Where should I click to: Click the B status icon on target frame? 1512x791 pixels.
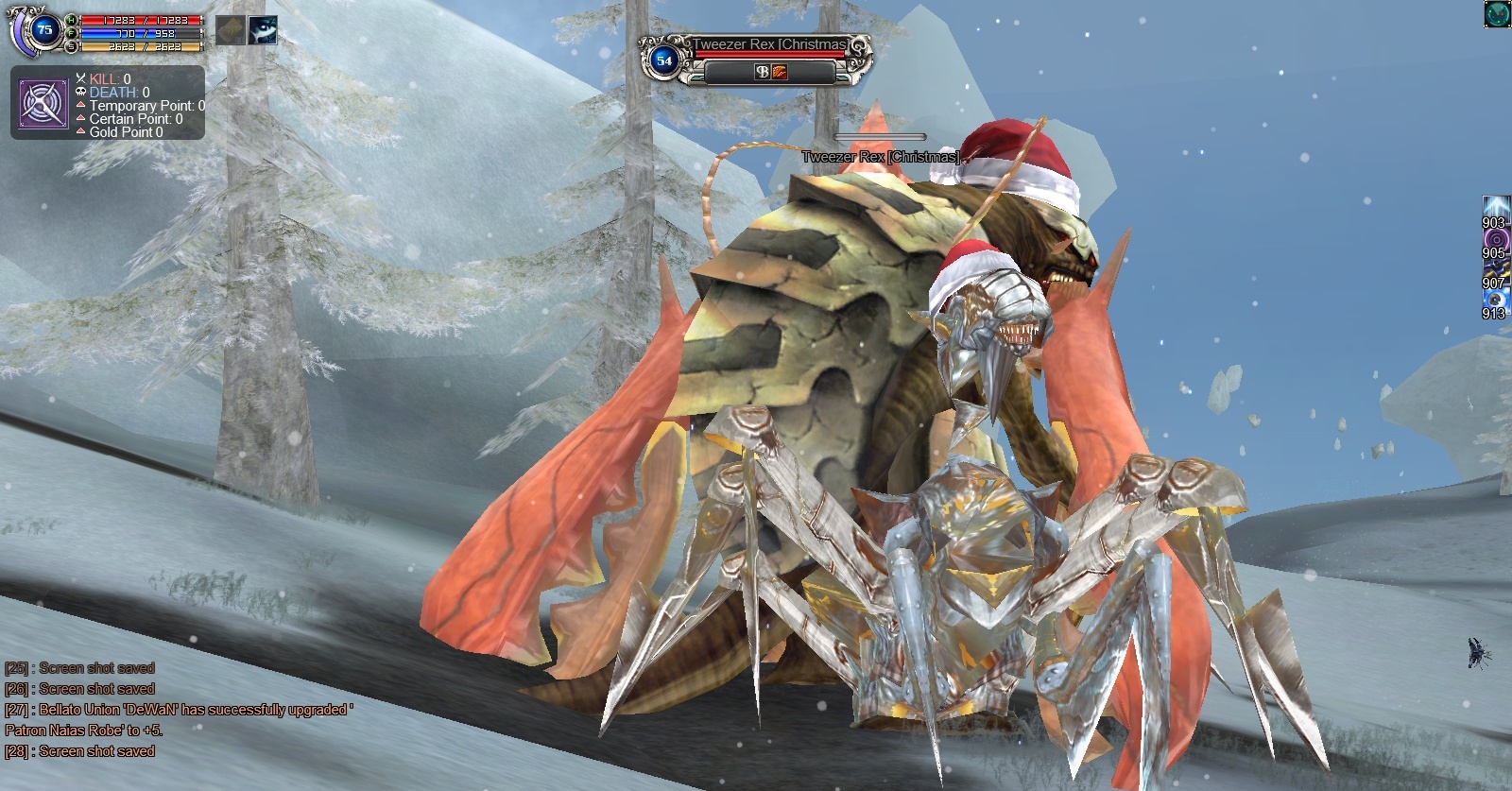pos(762,72)
